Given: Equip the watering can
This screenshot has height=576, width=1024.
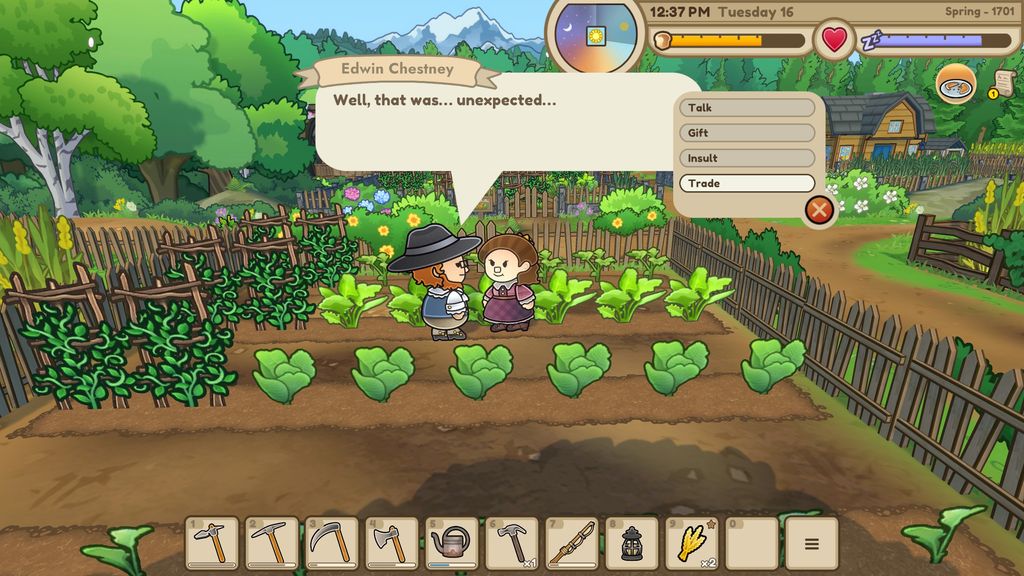Looking at the screenshot, I should pos(452,543).
